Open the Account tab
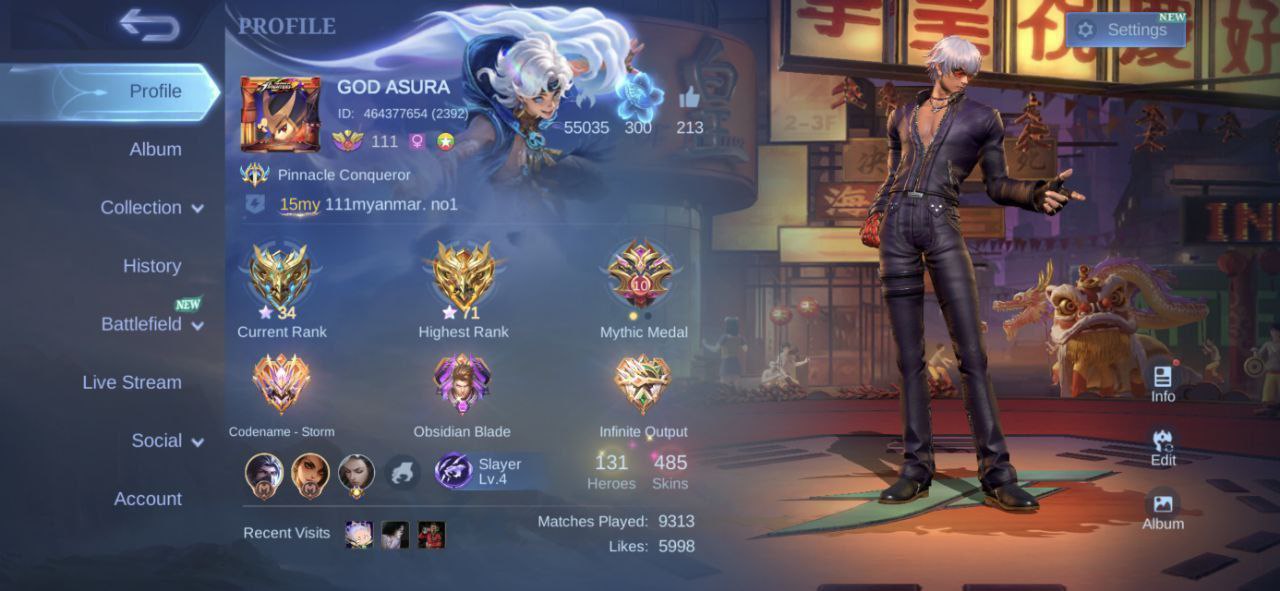The width and height of the screenshot is (1280, 591). point(148,499)
